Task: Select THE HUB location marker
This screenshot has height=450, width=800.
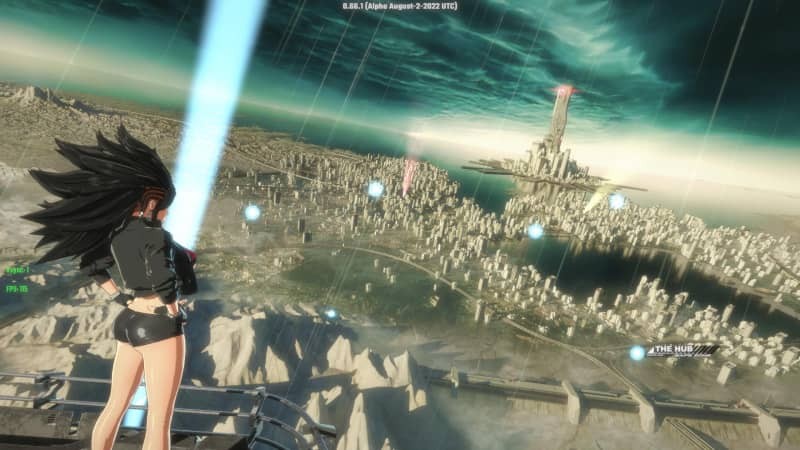Action: point(637,352)
